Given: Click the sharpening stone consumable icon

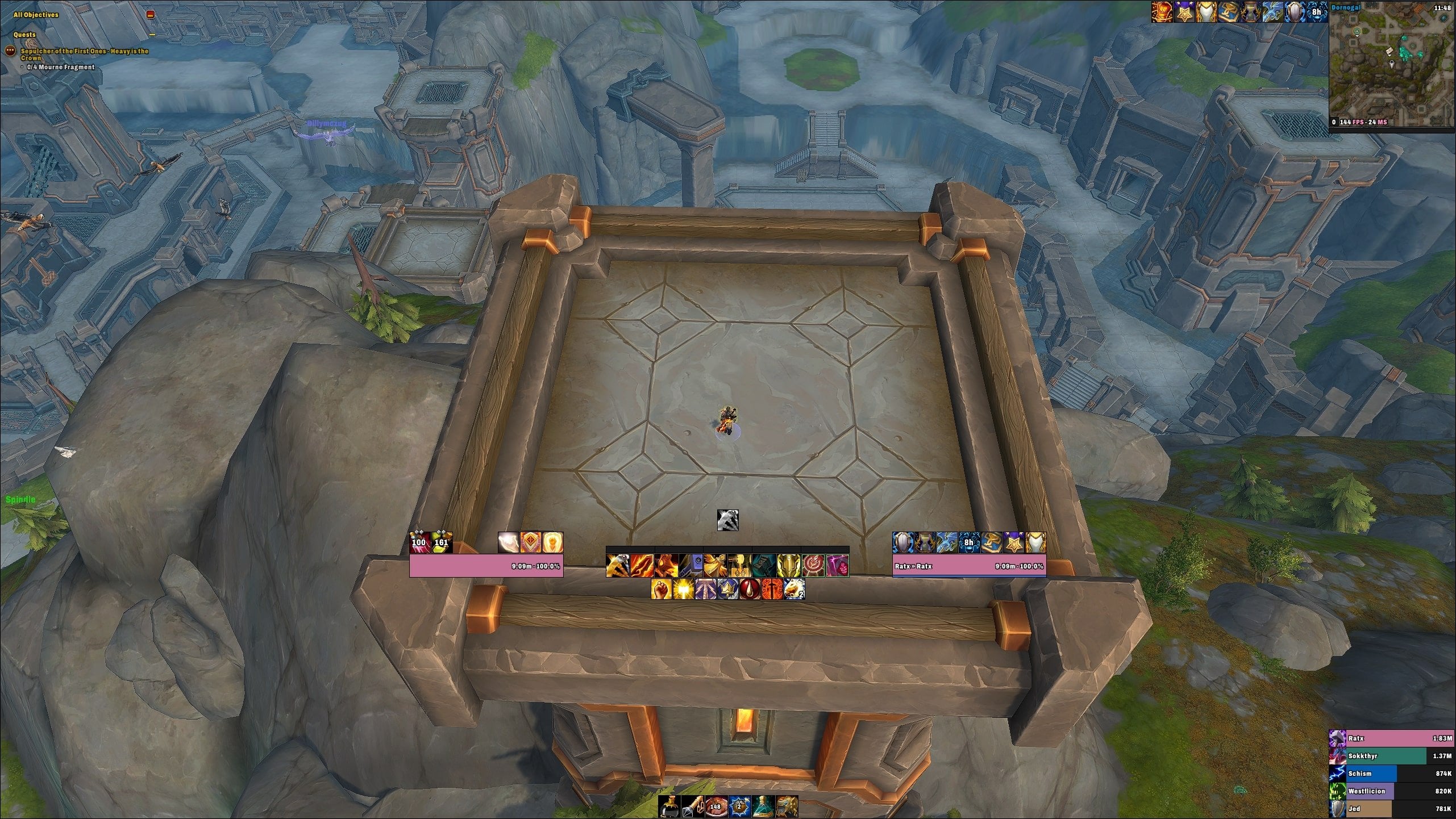Looking at the screenshot, I should click(x=693, y=807).
